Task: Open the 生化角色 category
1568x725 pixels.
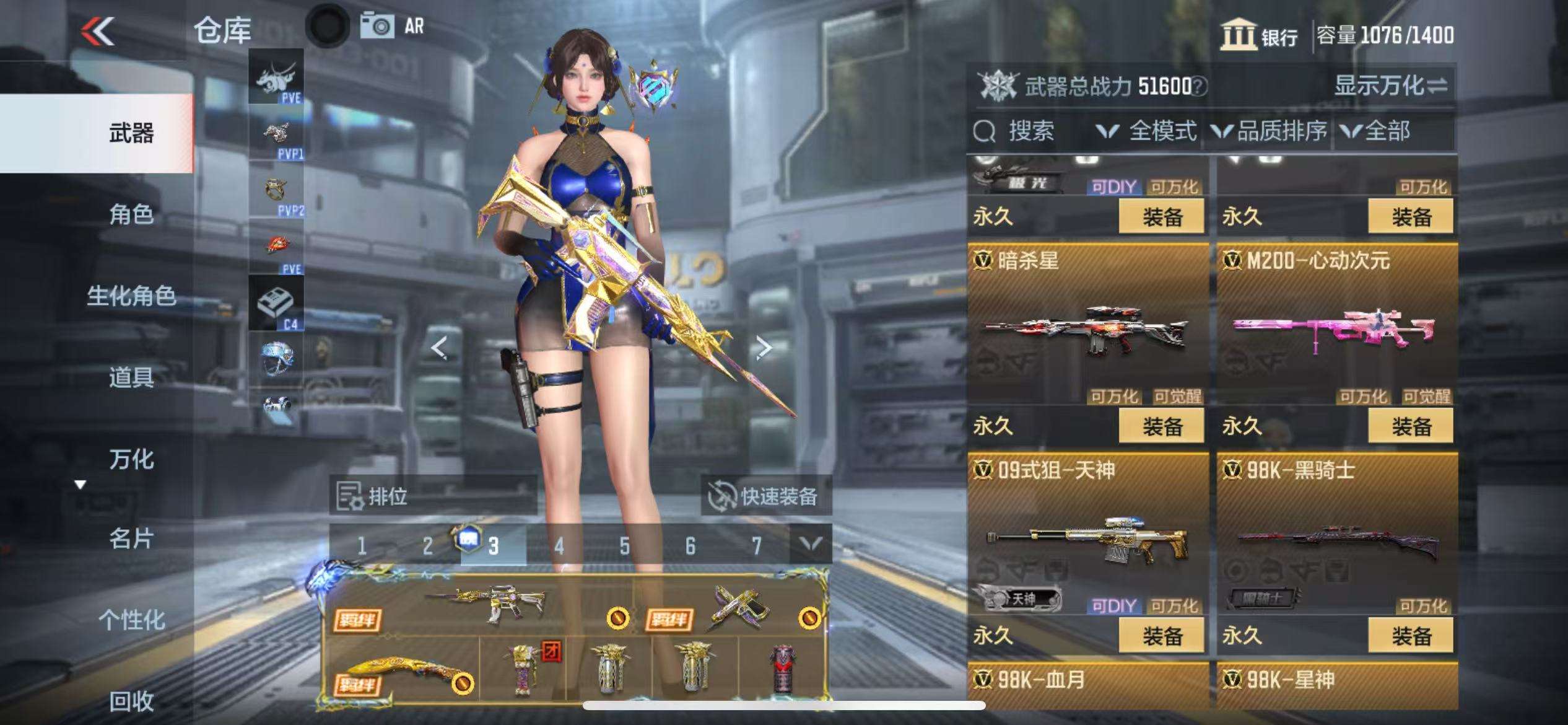Action: tap(131, 296)
